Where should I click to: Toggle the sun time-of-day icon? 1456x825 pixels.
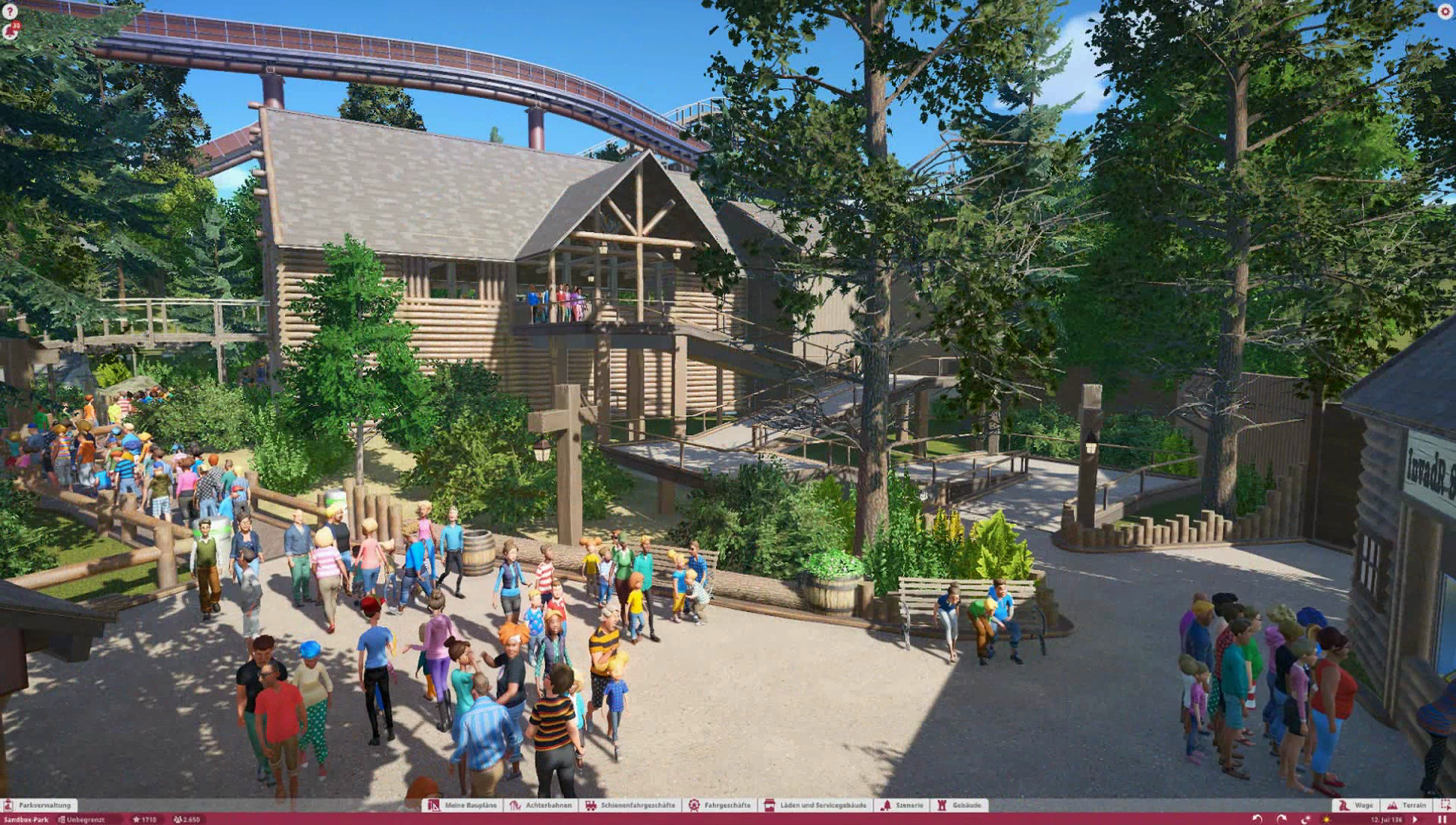pyautogui.click(x=1326, y=820)
